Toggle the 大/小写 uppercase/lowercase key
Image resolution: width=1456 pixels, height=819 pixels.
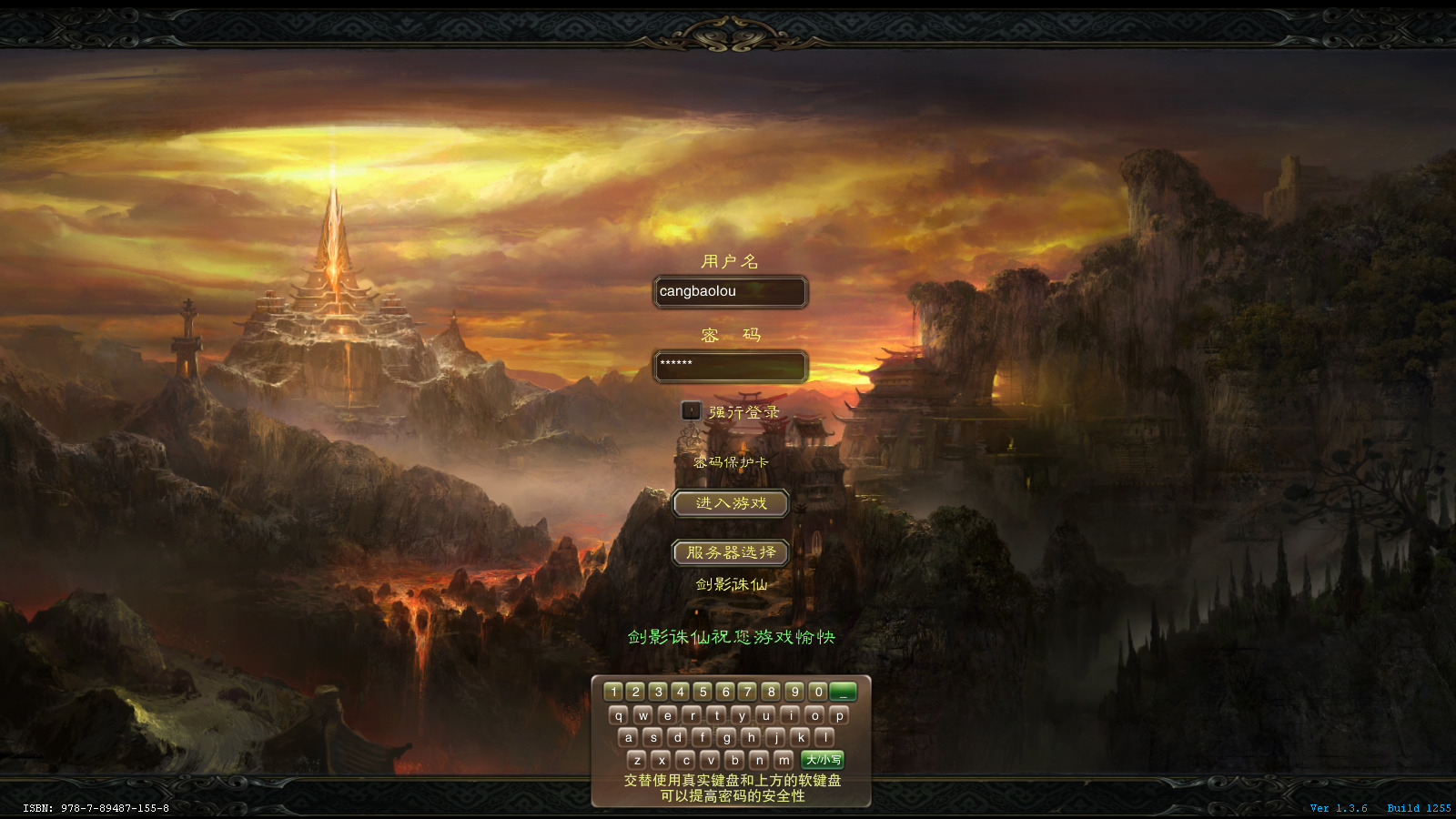[823, 760]
